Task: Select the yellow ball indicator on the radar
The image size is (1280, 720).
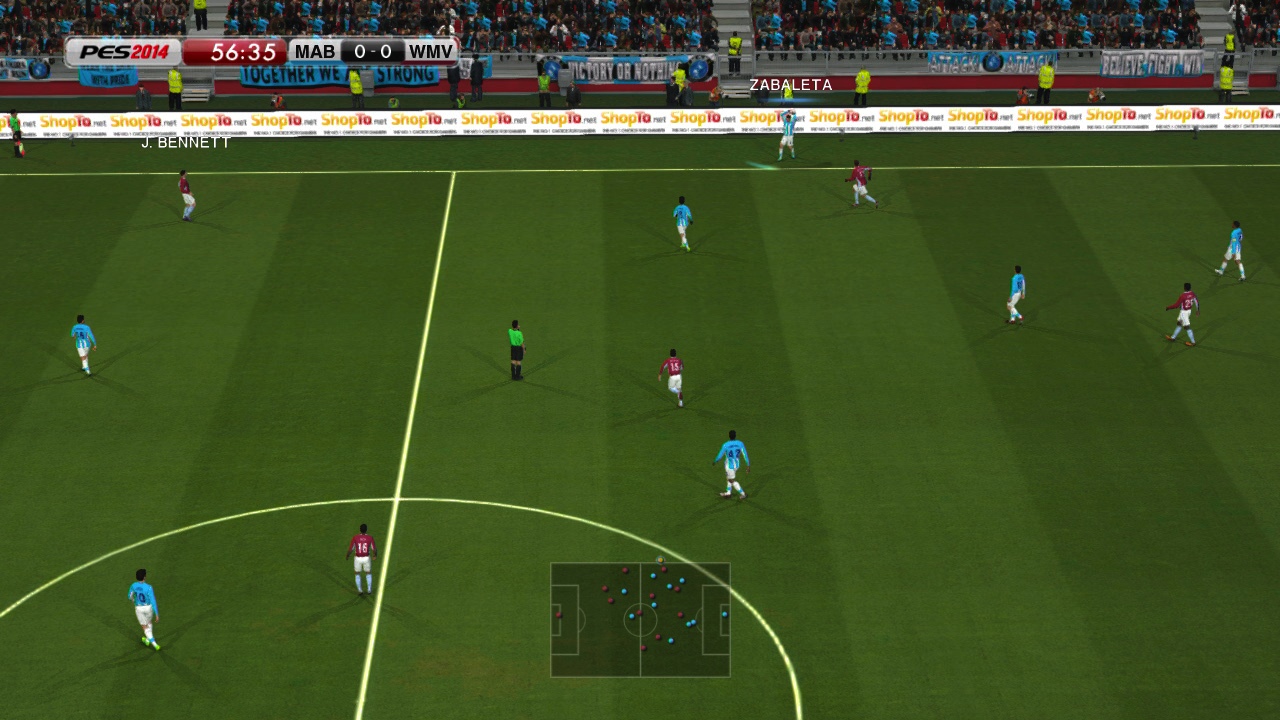Action: click(x=661, y=560)
